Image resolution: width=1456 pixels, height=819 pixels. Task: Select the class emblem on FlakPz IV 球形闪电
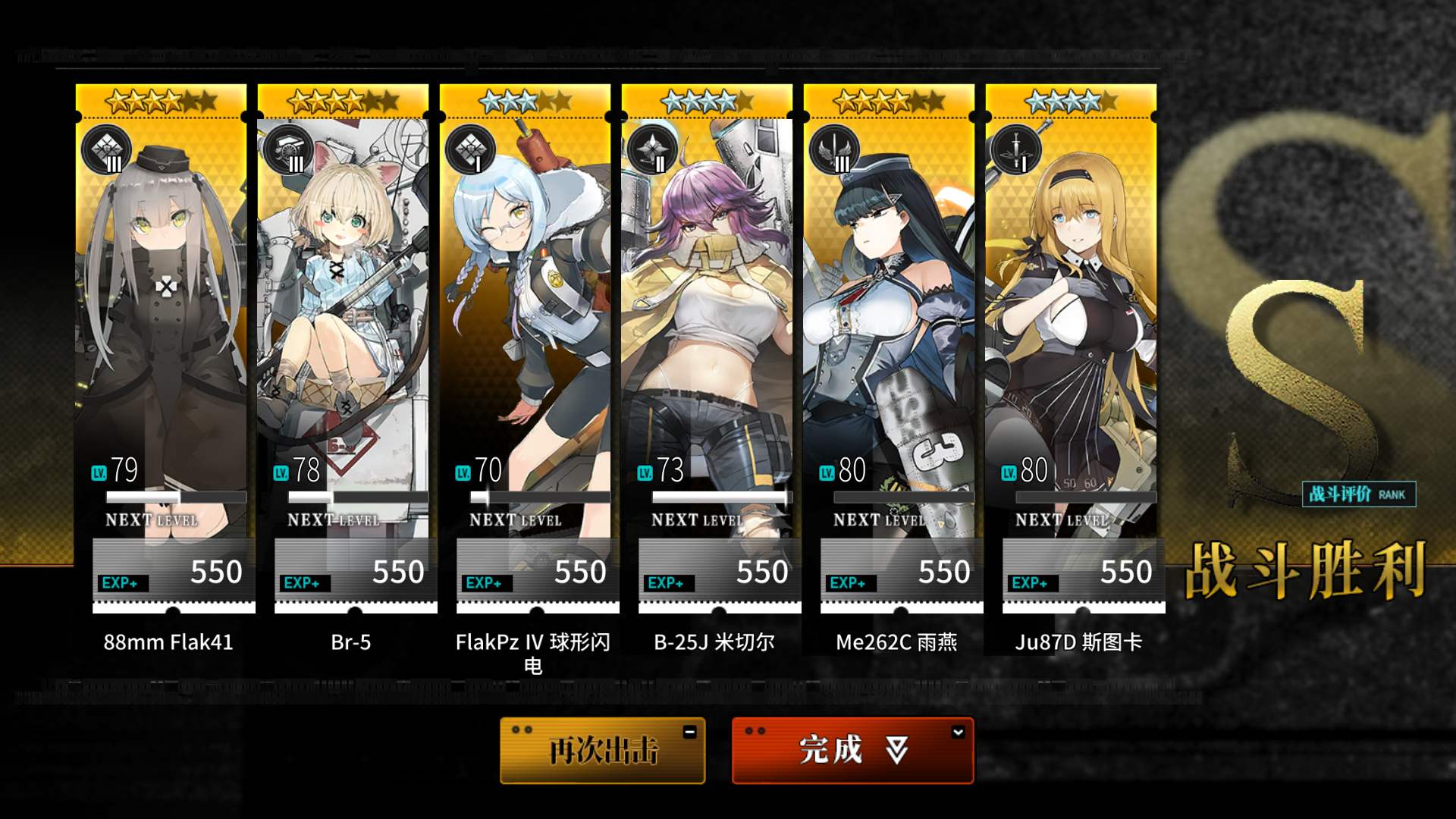471,150
